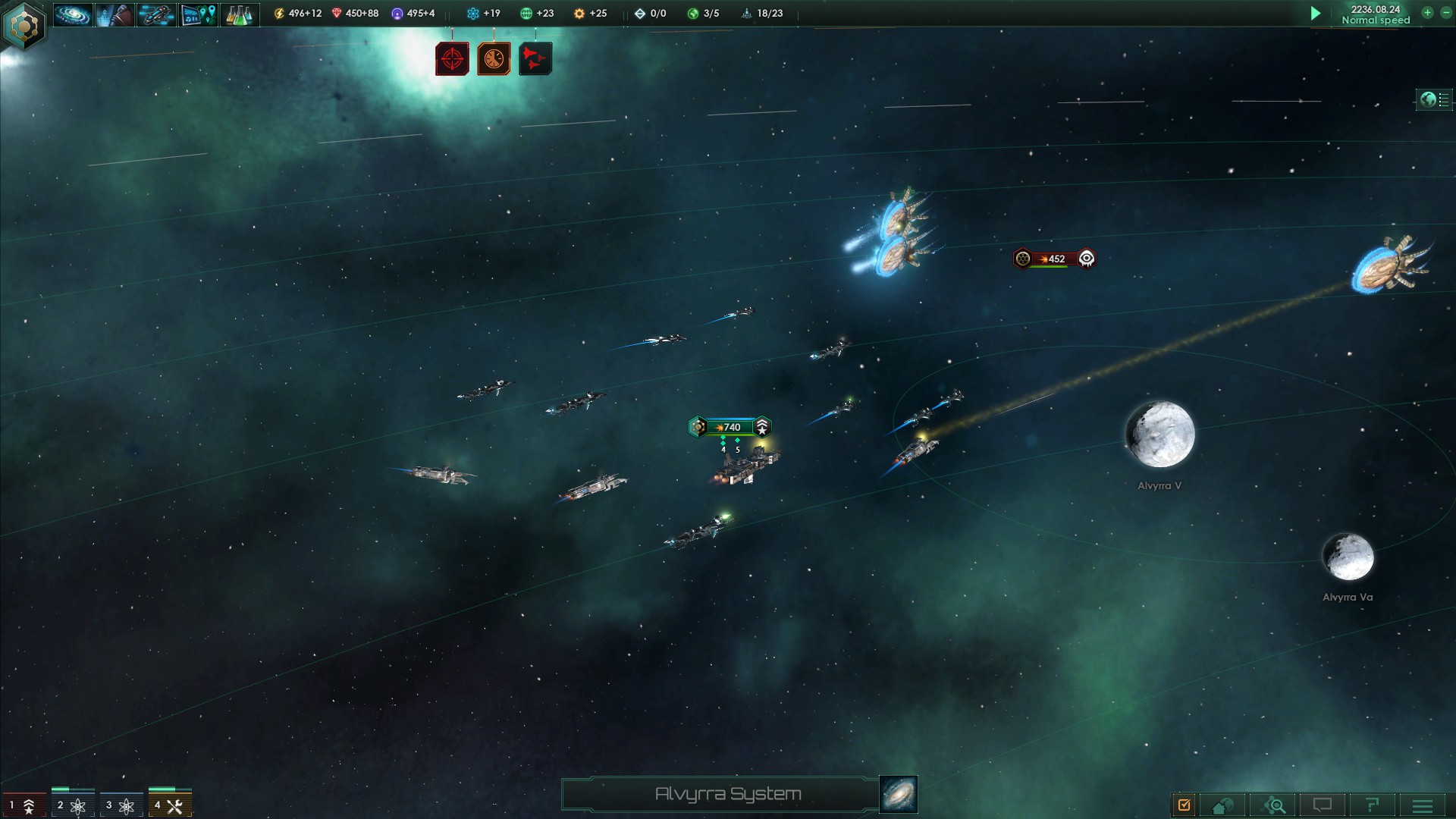Open the chat speech-bubble button
The height and width of the screenshot is (819, 1456).
[1323, 805]
